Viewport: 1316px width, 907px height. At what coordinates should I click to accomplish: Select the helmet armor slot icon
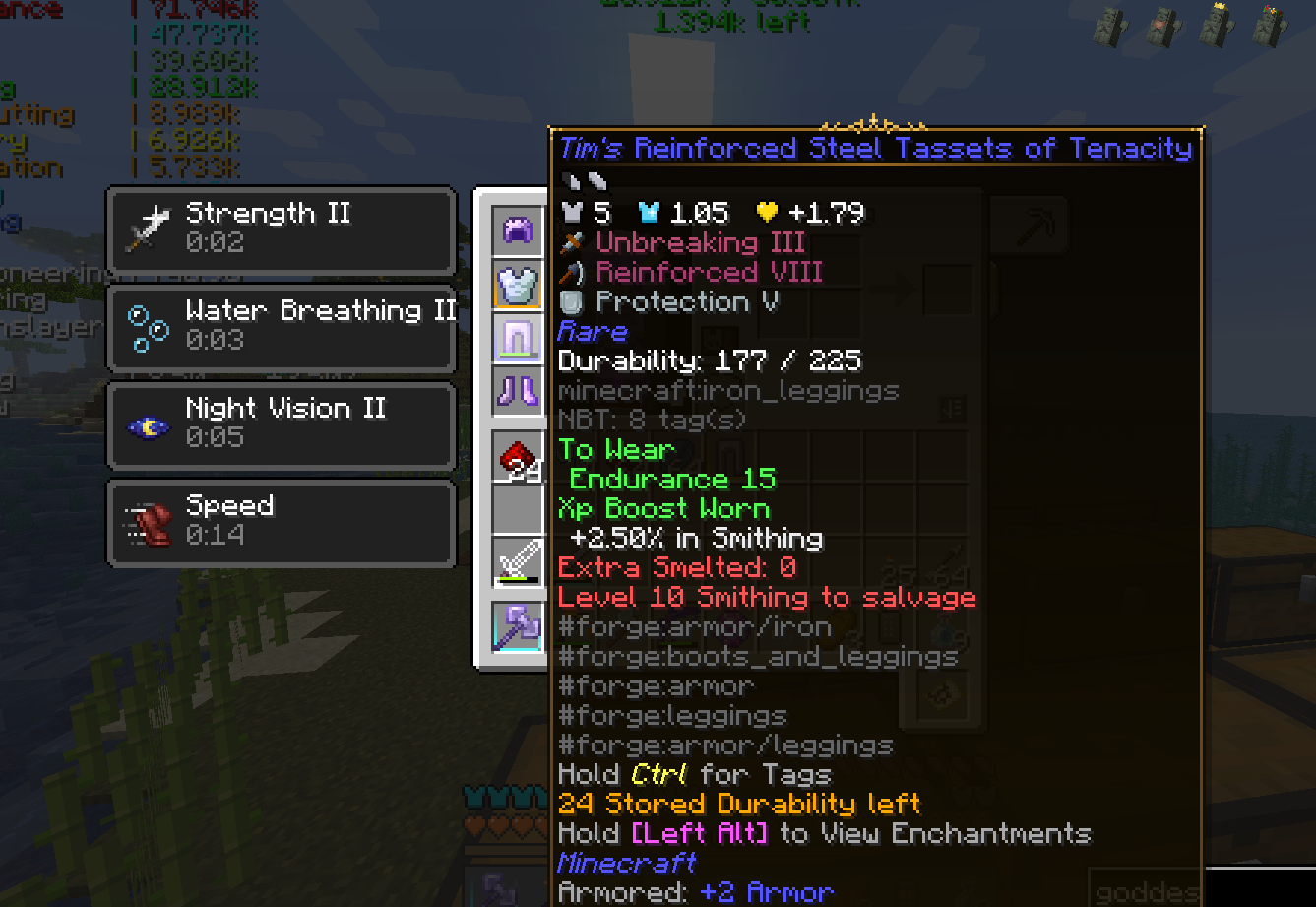517,229
